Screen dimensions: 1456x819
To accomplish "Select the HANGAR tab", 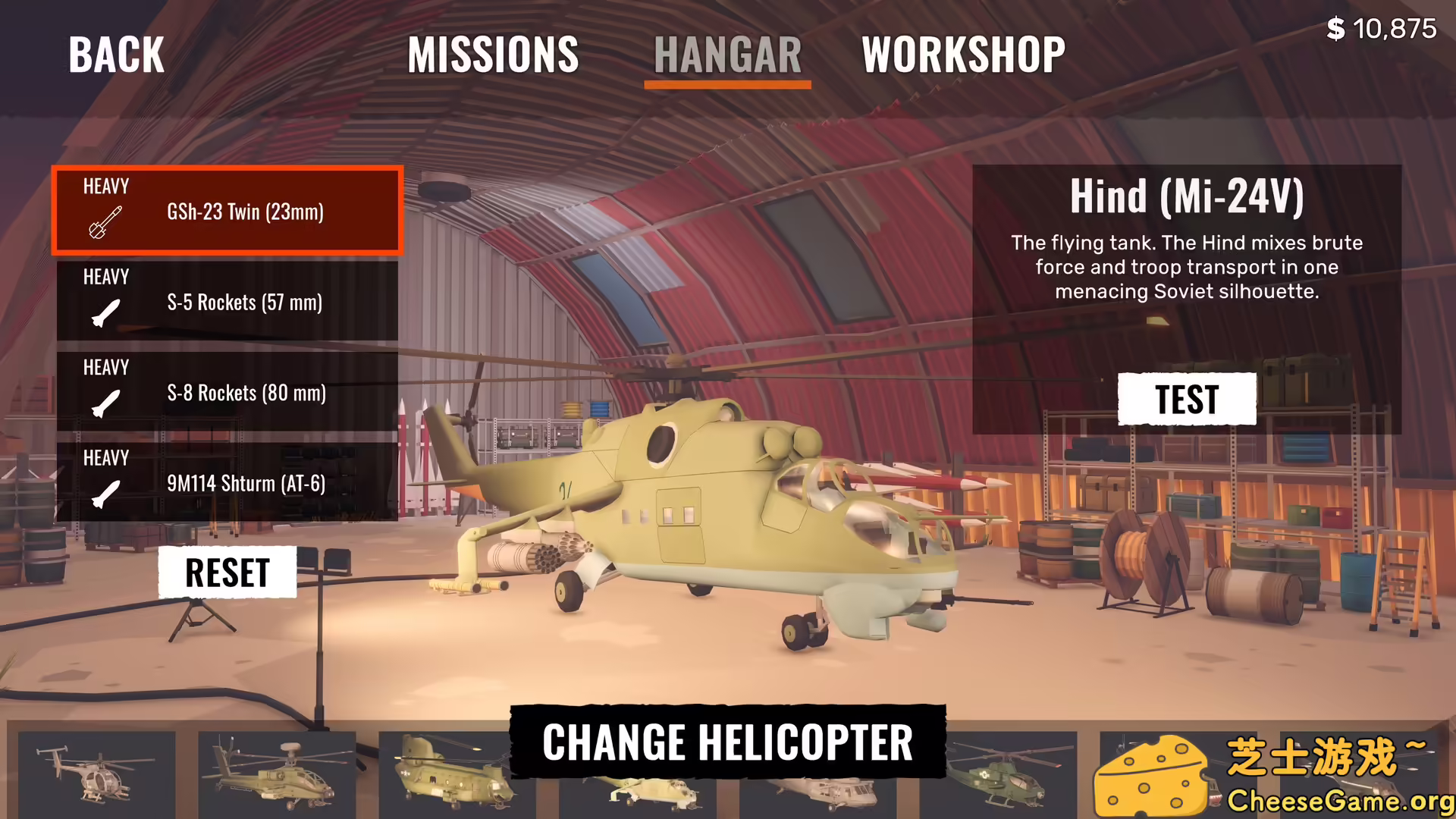I will click(727, 55).
